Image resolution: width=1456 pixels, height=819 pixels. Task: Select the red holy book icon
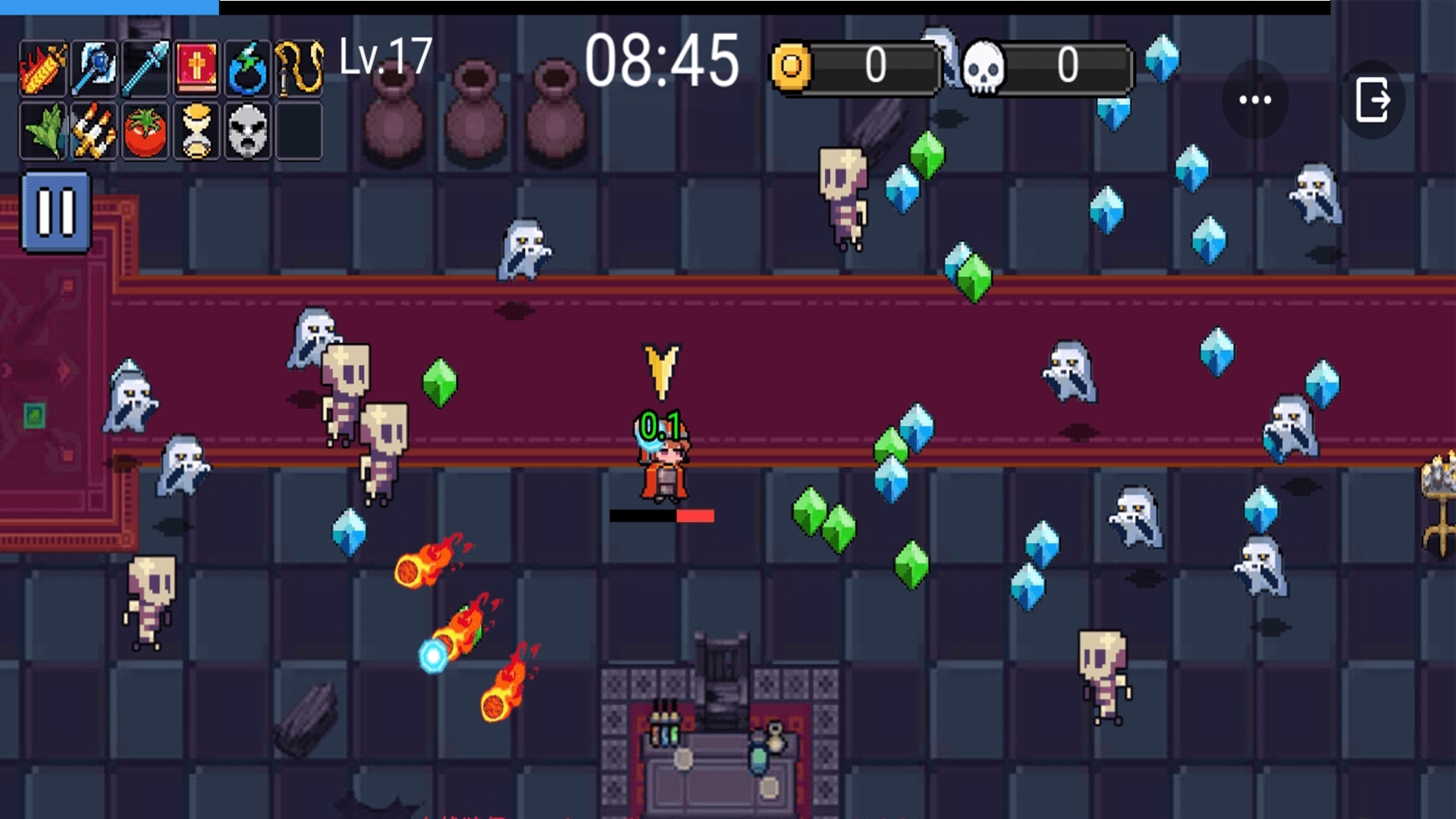[196, 69]
